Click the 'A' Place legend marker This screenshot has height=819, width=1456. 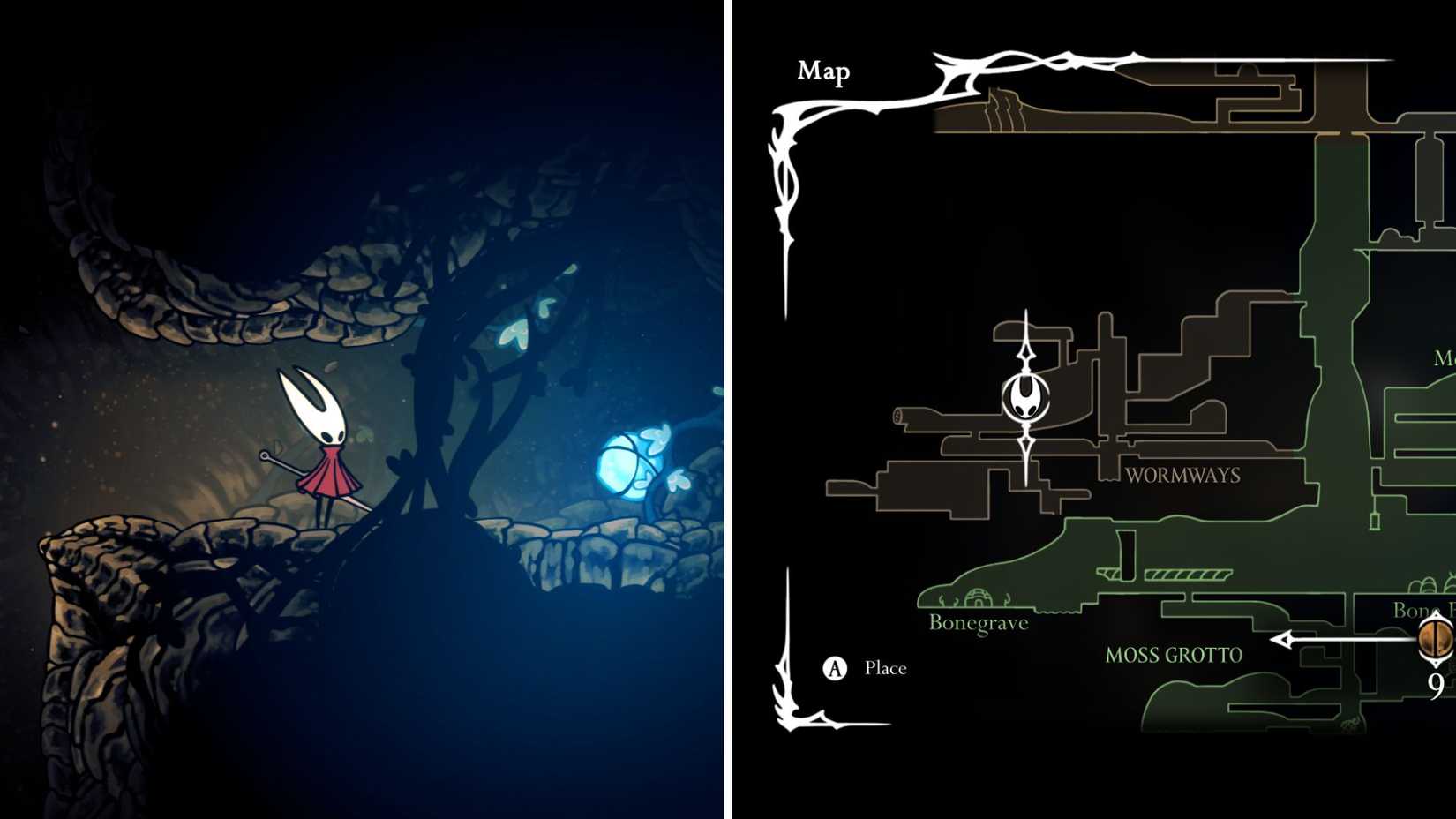coord(833,668)
